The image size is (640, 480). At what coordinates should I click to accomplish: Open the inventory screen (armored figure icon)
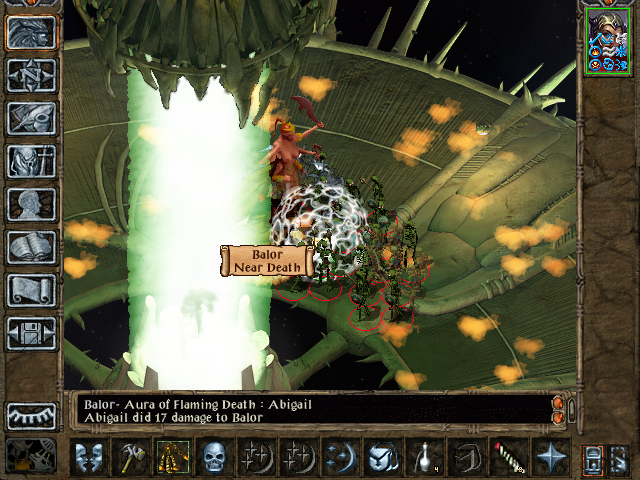click(x=31, y=161)
